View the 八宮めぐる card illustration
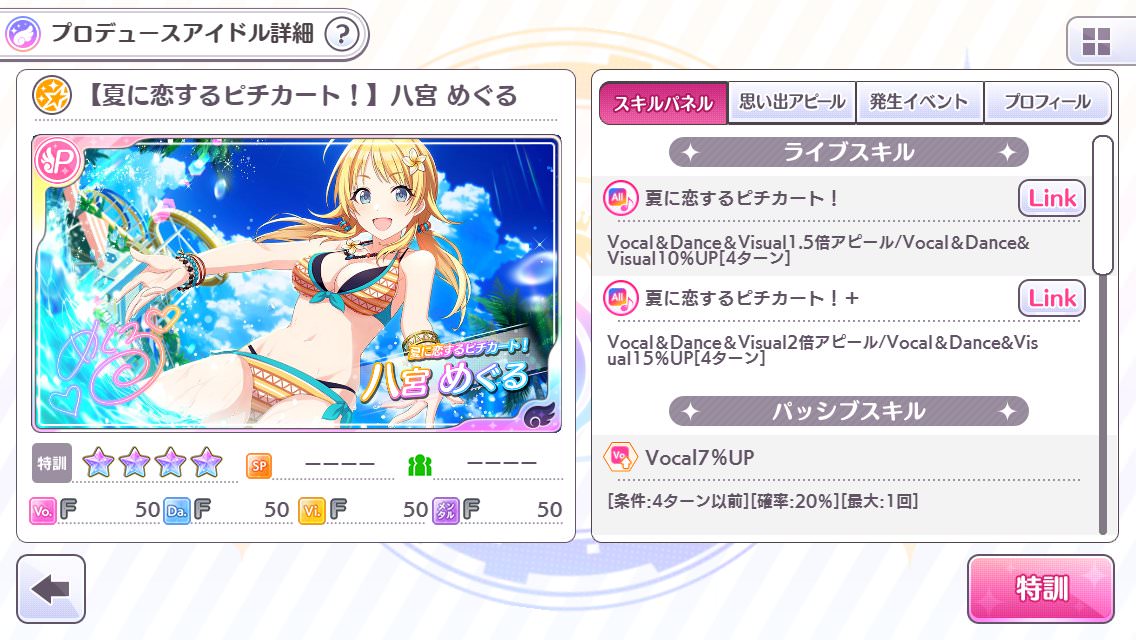1136x640 pixels. [x=296, y=283]
